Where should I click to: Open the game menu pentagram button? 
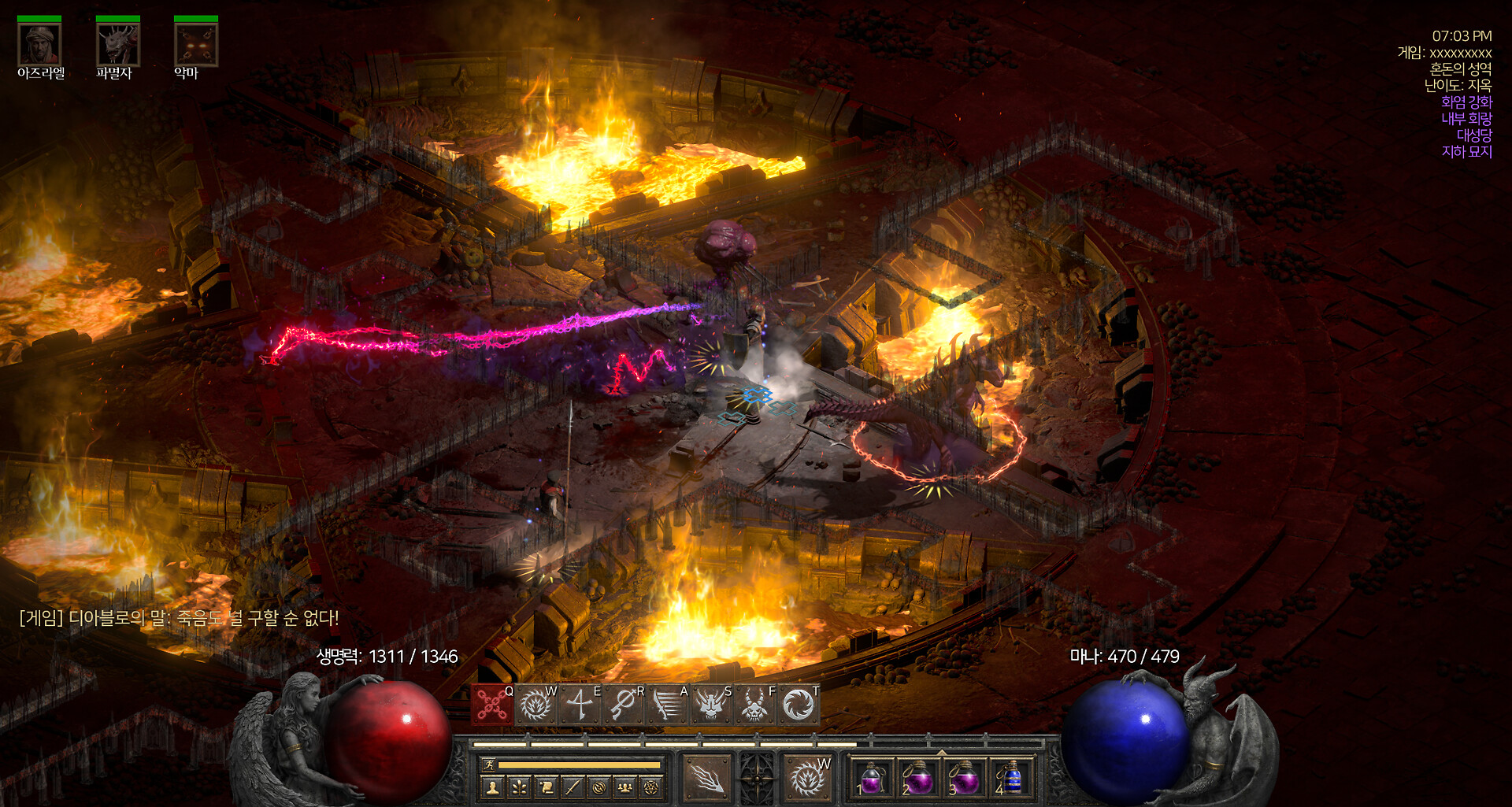(651, 787)
